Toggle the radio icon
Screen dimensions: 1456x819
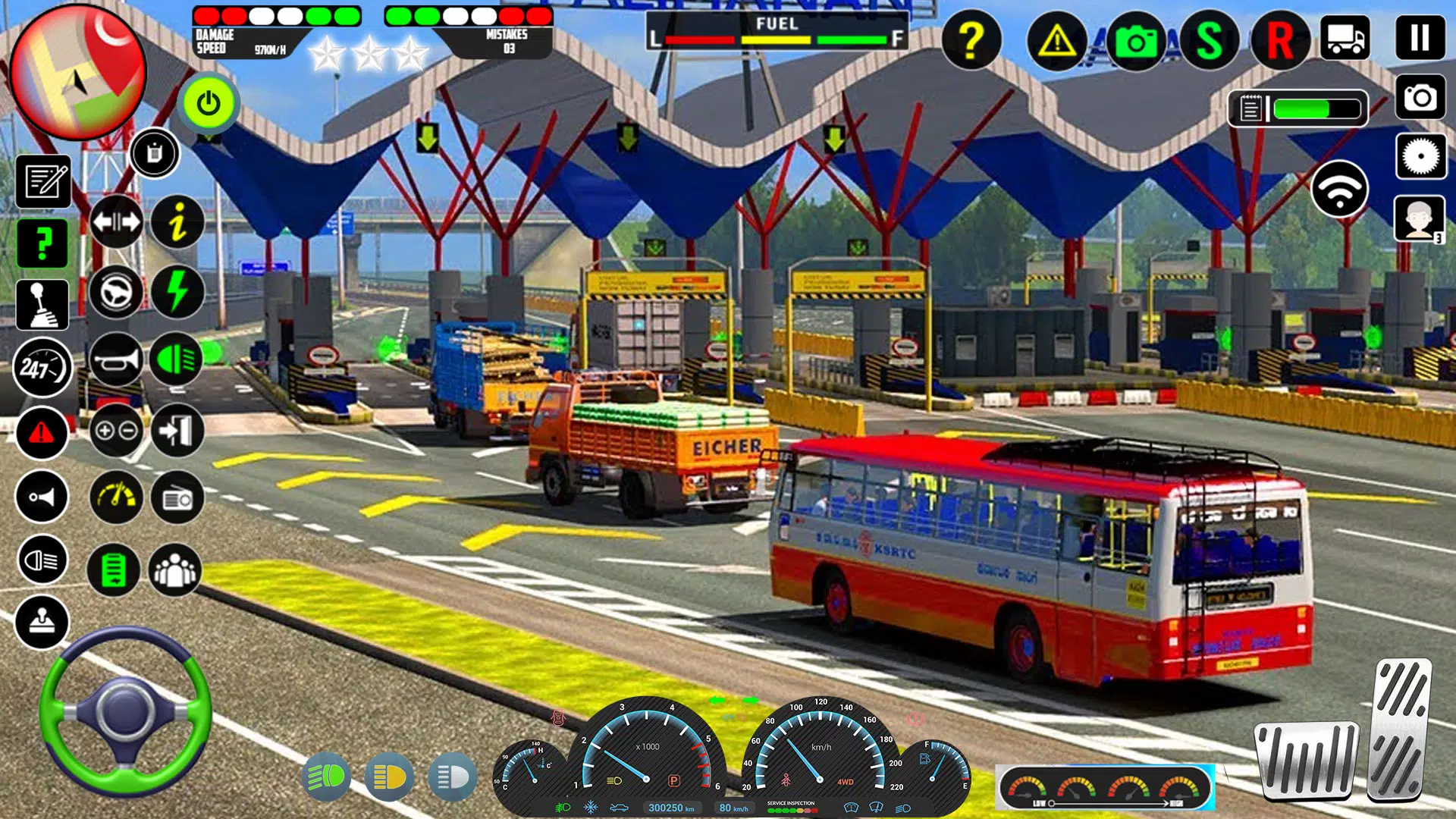pos(177,498)
